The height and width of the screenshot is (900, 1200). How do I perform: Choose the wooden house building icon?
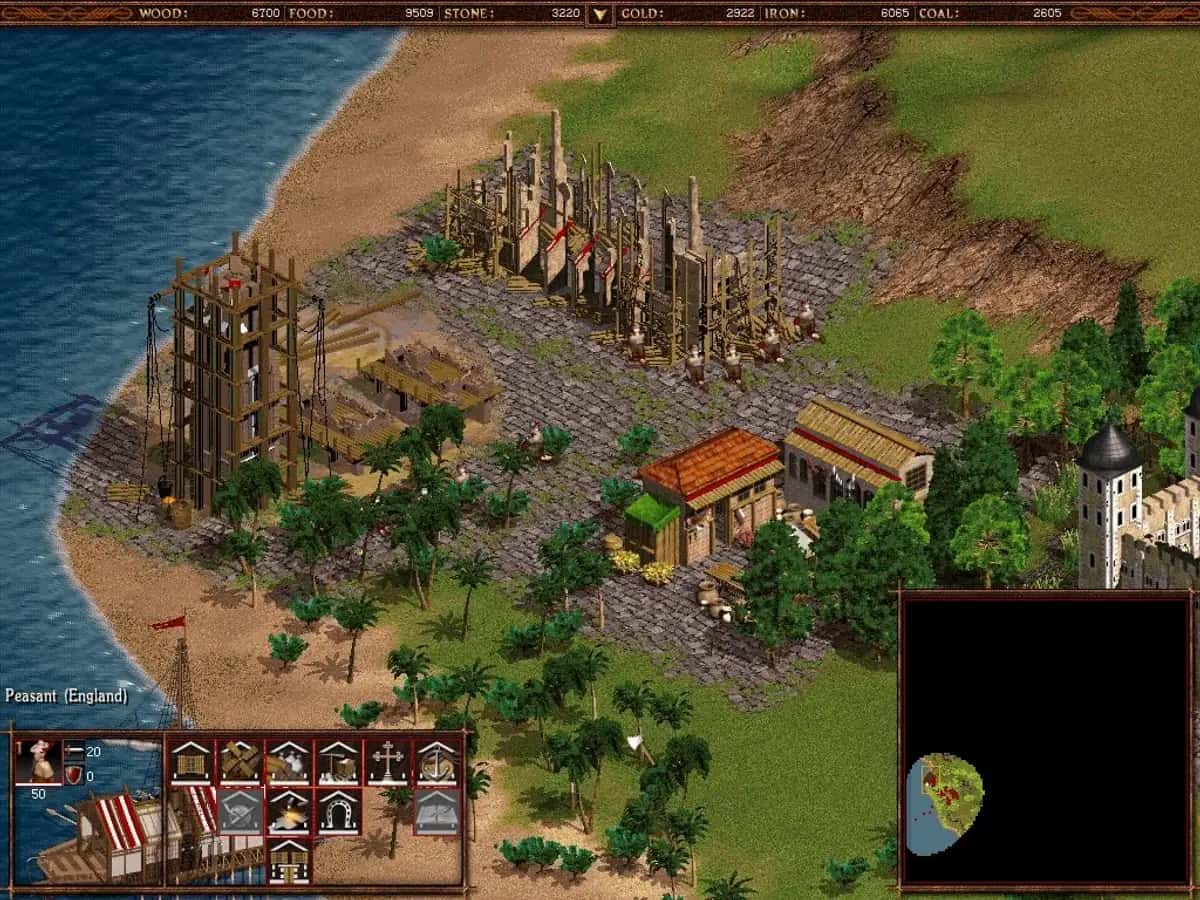[190, 763]
